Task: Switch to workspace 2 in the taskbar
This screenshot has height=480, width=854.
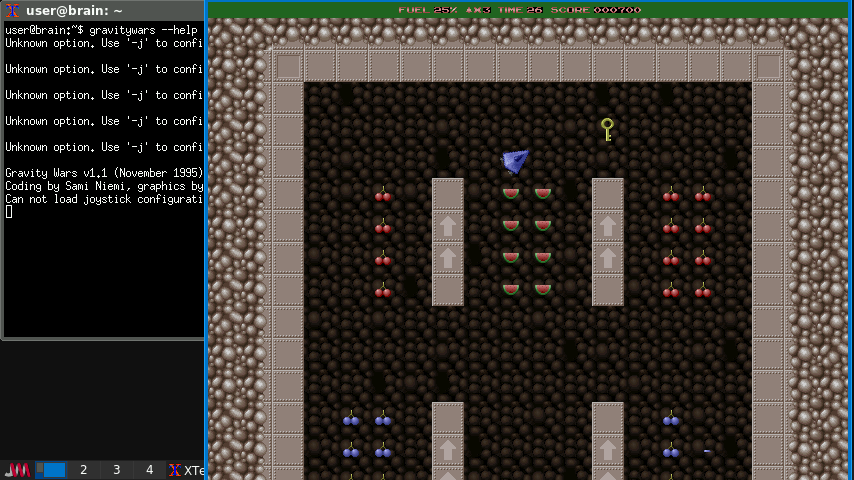Action: tap(83, 470)
